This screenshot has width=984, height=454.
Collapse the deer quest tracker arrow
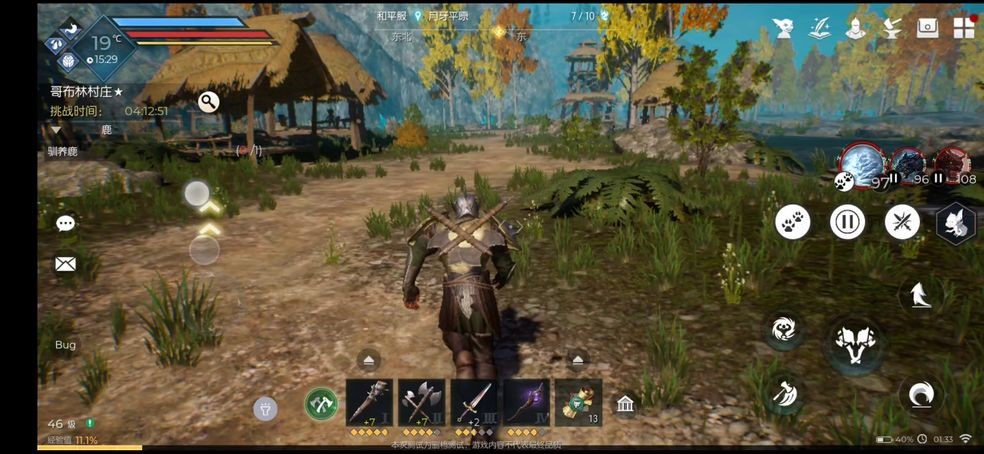(57, 130)
